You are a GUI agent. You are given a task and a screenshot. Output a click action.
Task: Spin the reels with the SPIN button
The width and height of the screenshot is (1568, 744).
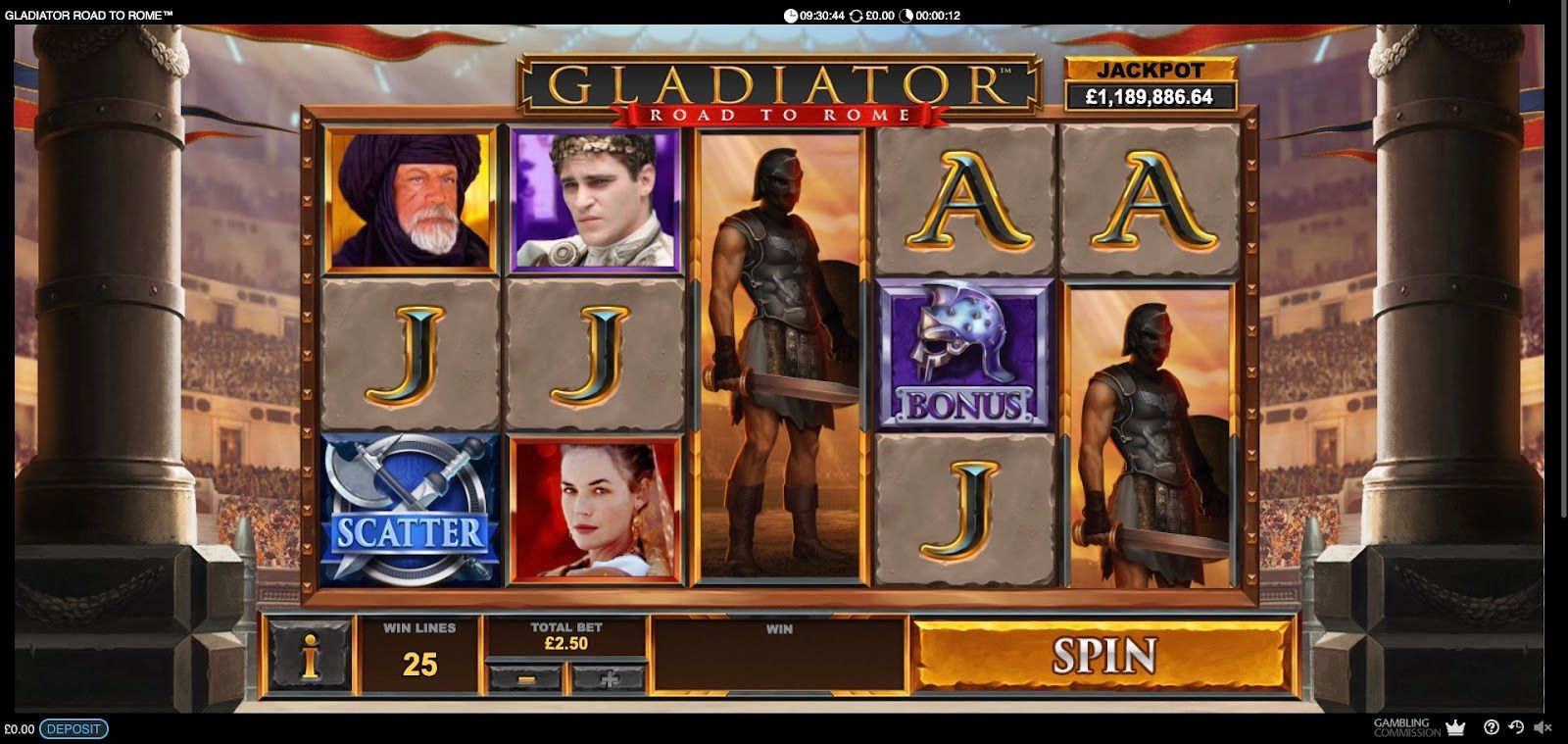[x=1103, y=656]
